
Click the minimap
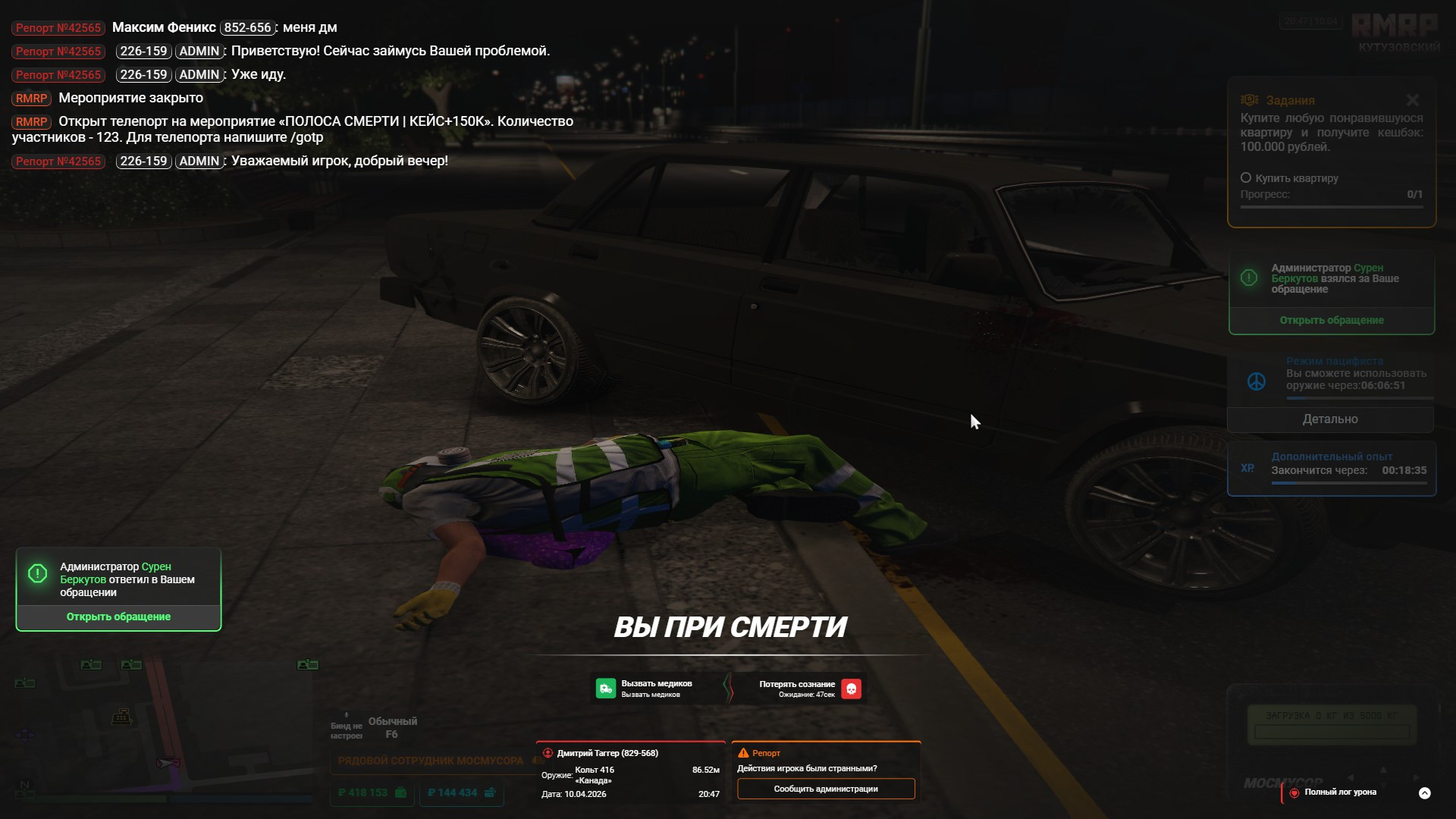click(x=163, y=728)
